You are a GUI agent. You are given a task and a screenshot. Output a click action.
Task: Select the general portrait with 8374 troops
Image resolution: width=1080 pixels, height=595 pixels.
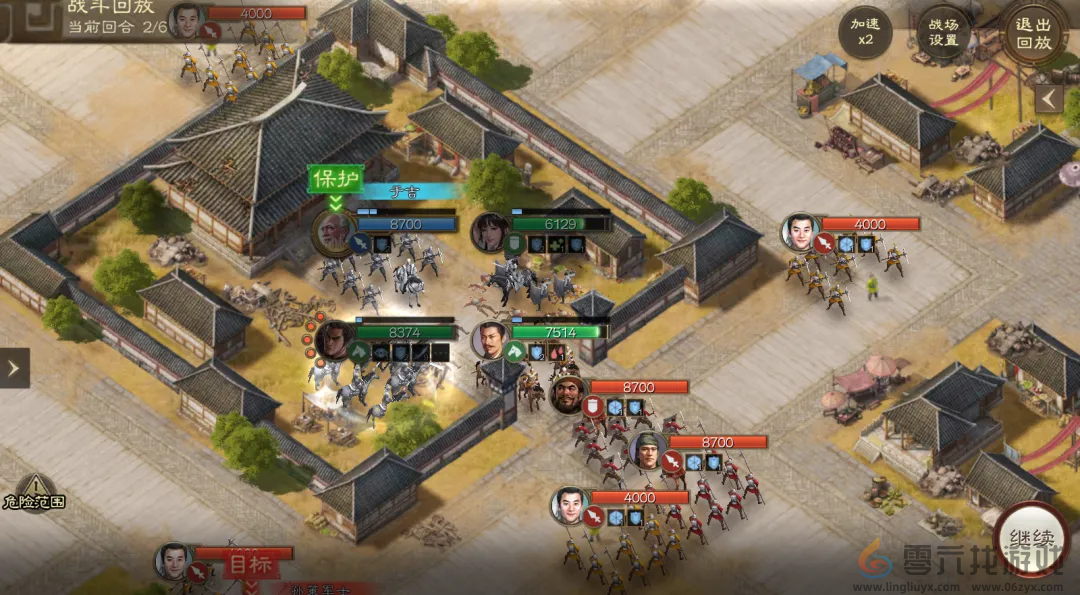pyautogui.click(x=333, y=340)
